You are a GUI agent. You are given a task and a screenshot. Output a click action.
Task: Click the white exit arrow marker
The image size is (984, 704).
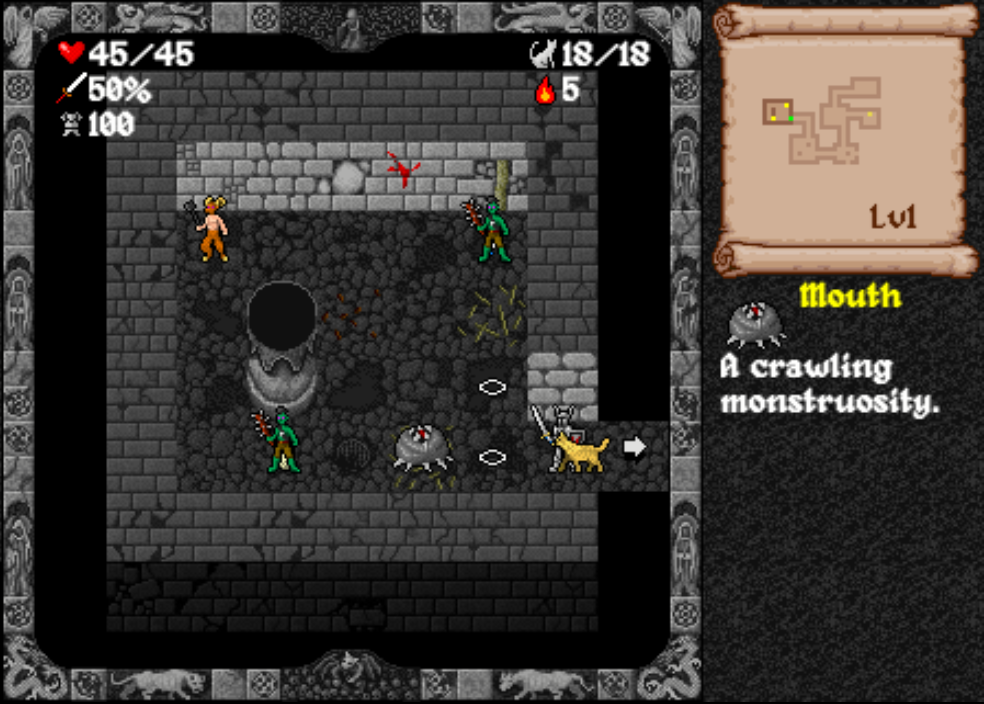tap(633, 447)
